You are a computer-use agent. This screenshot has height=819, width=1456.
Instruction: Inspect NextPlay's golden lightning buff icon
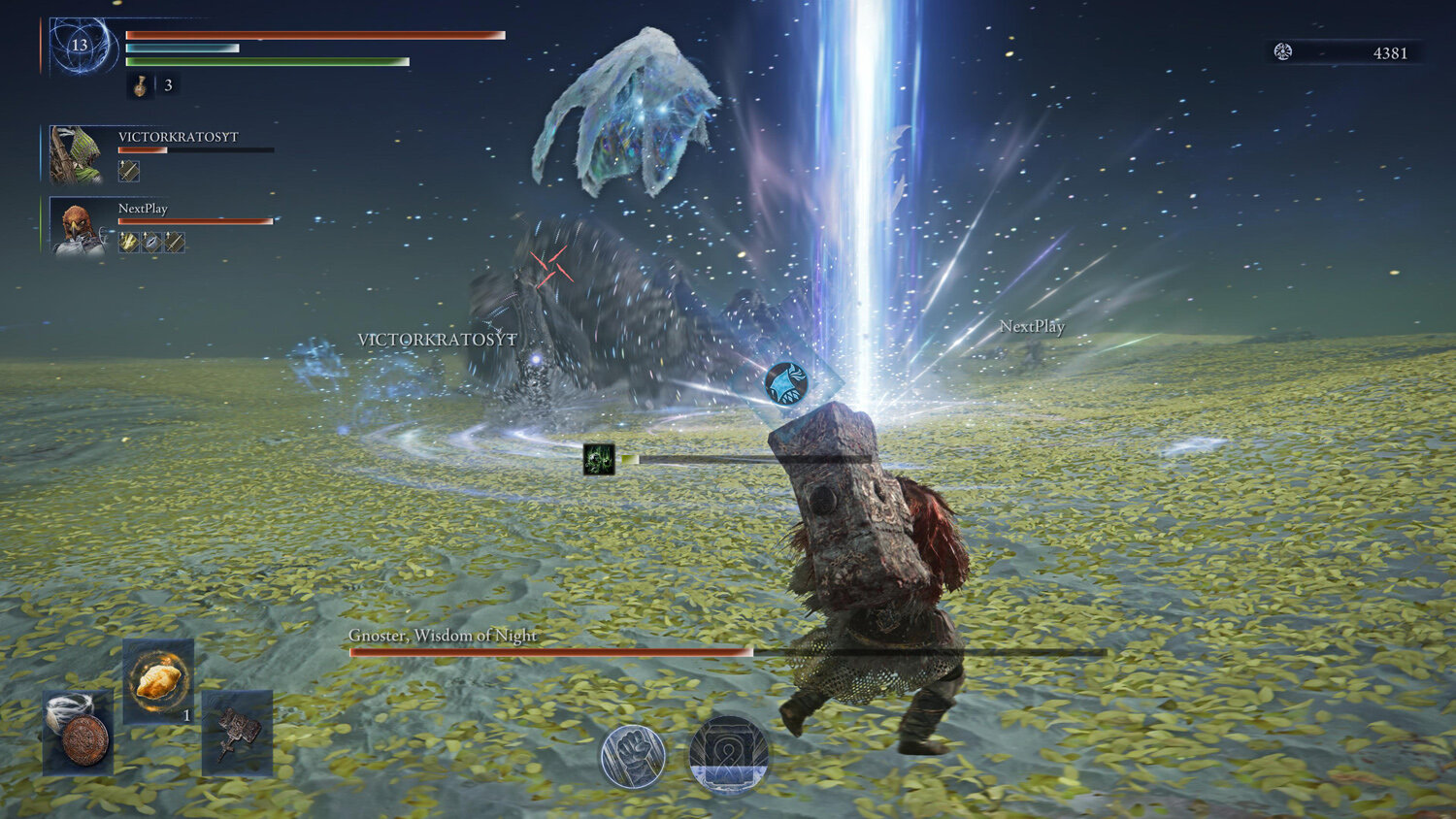point(129,242)
